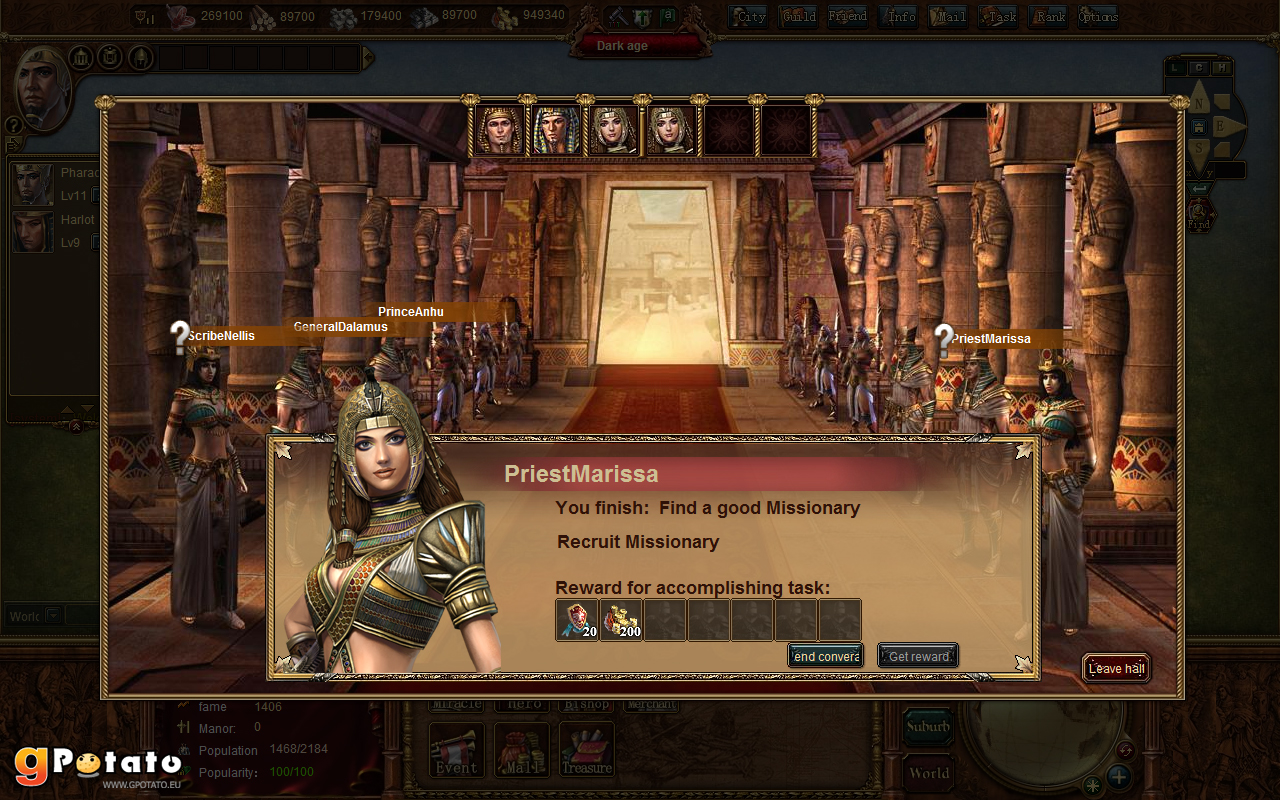Open the Friend list
This screenshot has height=800, width=1280.
click(847, 16)
